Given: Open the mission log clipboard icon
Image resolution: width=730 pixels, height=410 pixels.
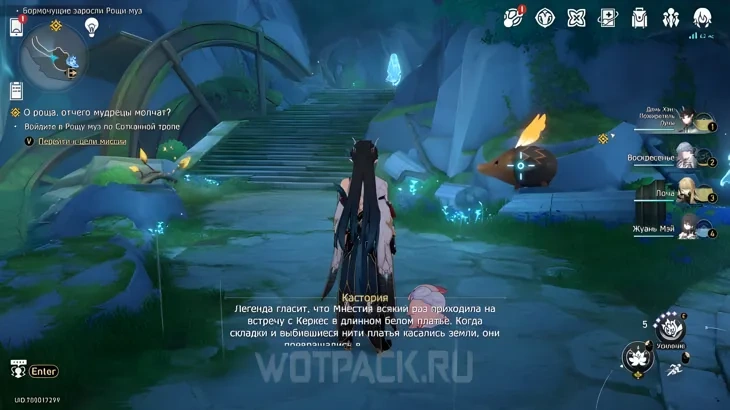Looking at the screenshot, I should tap(16, 91).
